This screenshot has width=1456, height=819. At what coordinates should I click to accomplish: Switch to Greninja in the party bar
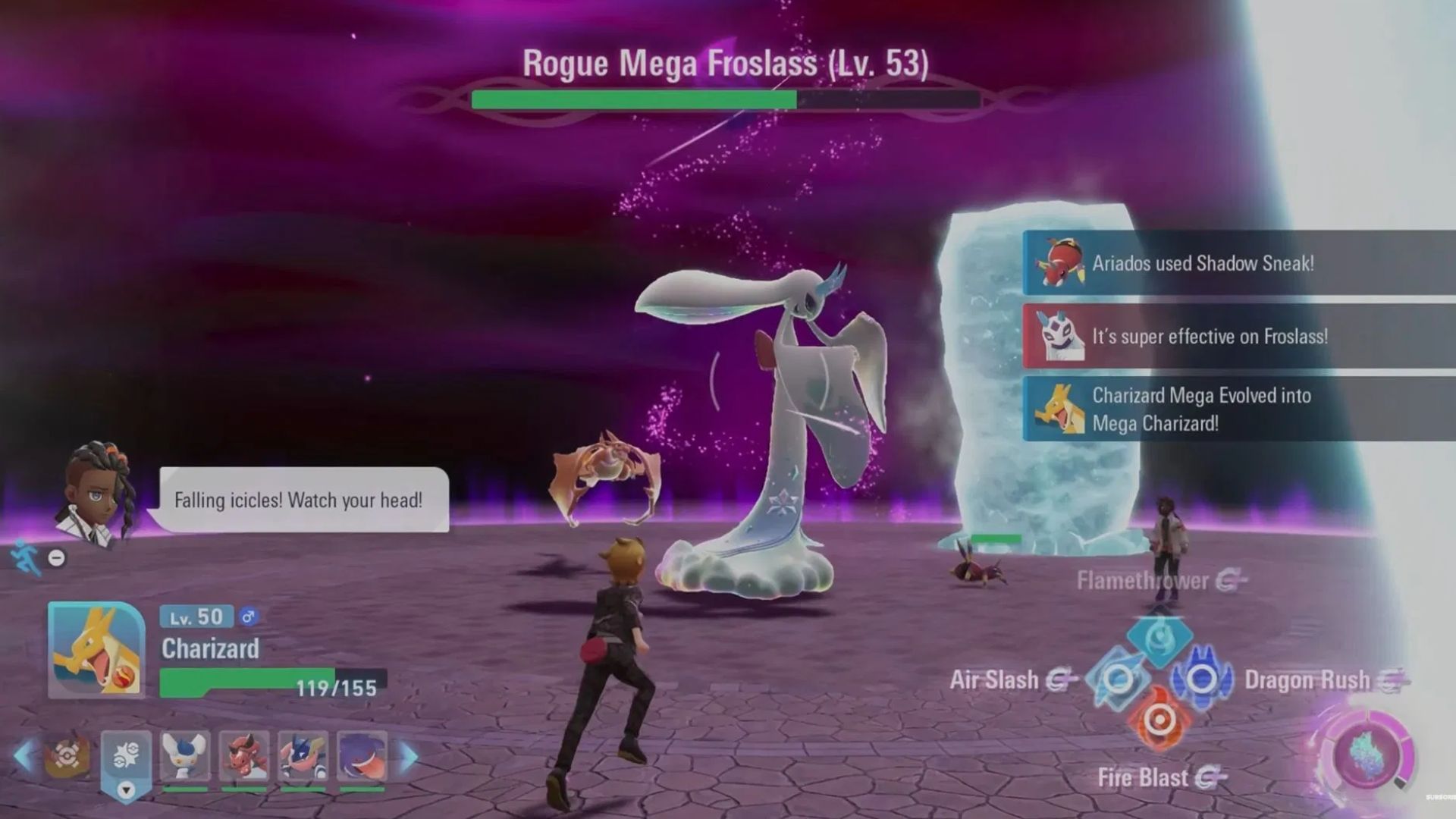pyautogui.click(x=303, y=756)
